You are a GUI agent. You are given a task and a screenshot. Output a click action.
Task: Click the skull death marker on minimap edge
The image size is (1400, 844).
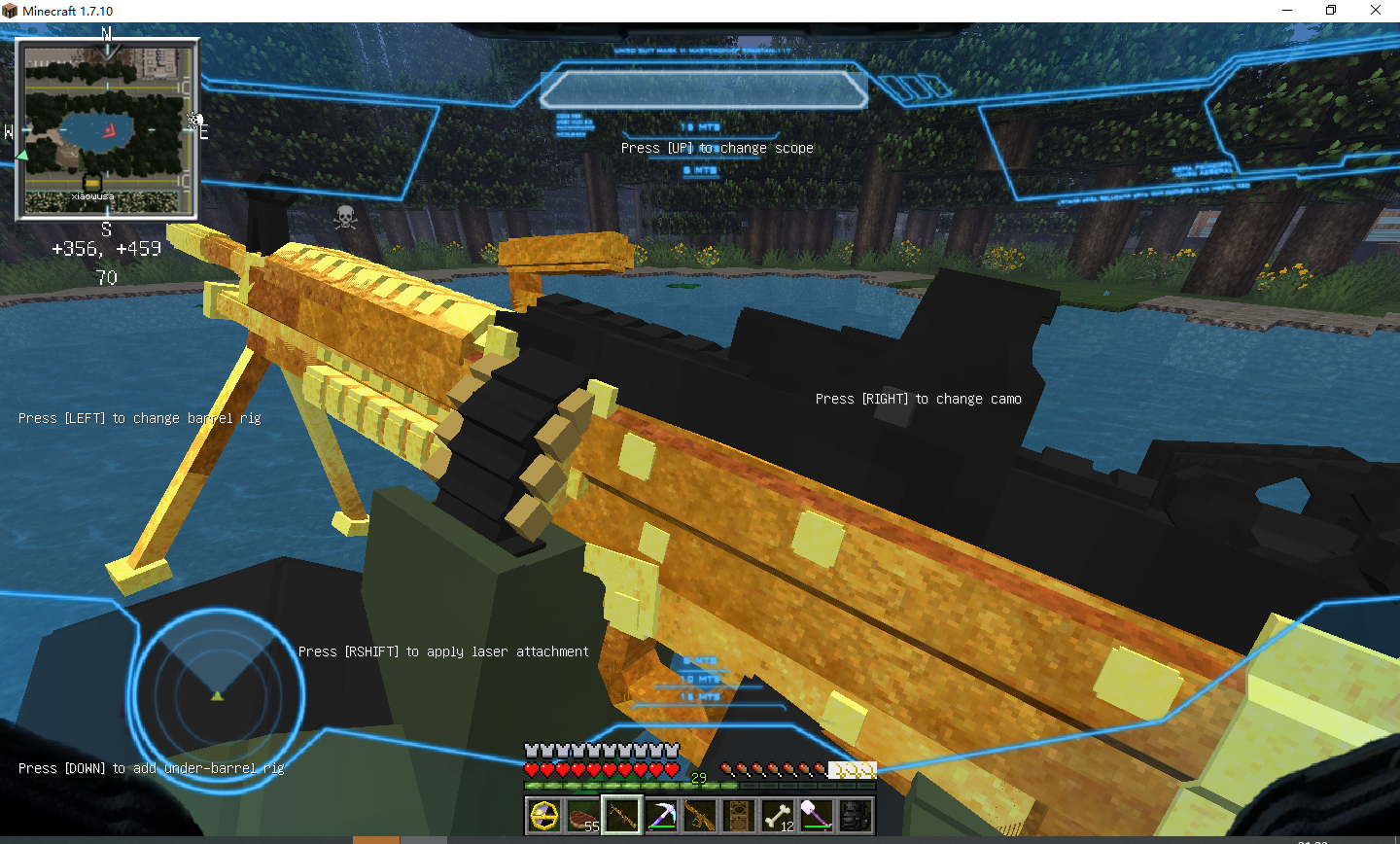tap(194, 120)
